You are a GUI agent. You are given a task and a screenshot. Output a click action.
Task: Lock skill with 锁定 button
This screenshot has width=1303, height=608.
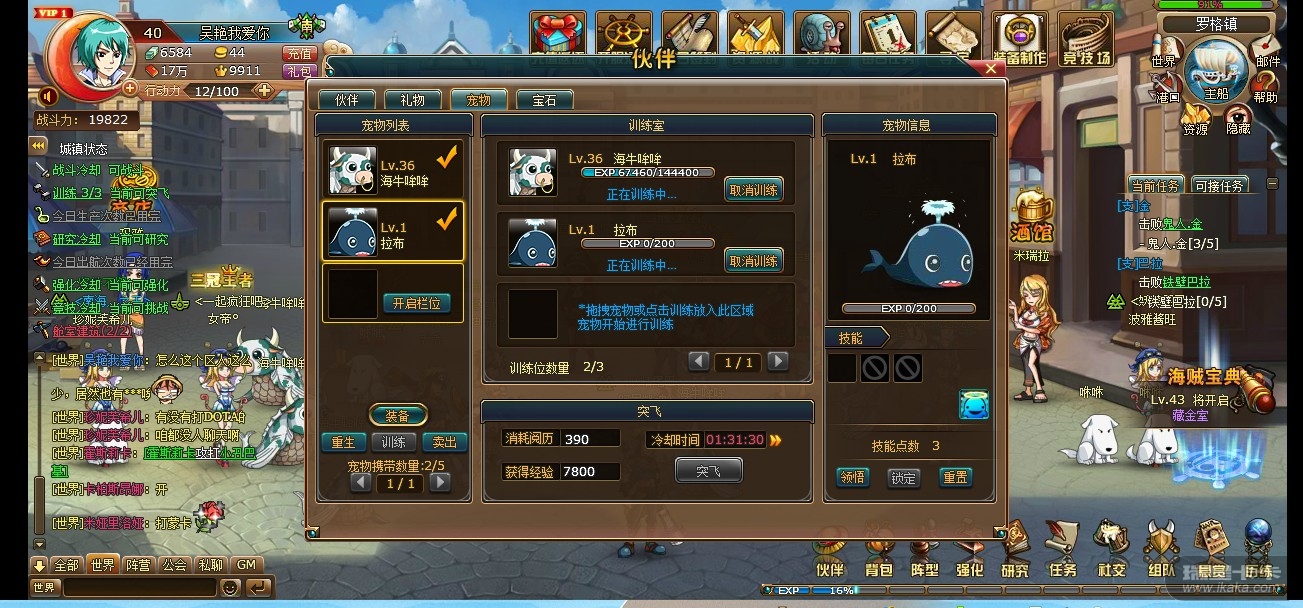click(903, 478)
